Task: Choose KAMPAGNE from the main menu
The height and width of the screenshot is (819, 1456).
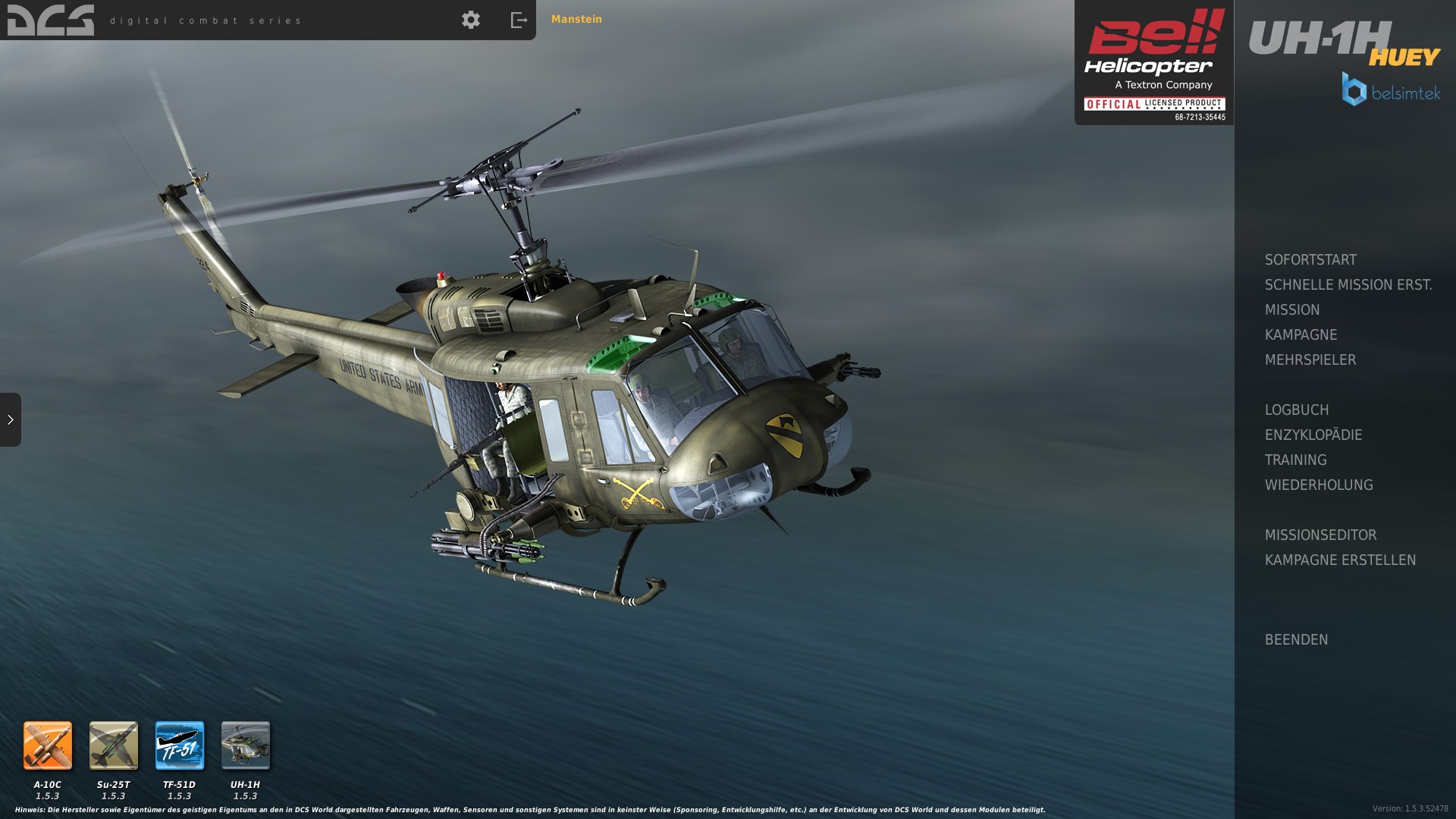Action: pos(1301,335)
